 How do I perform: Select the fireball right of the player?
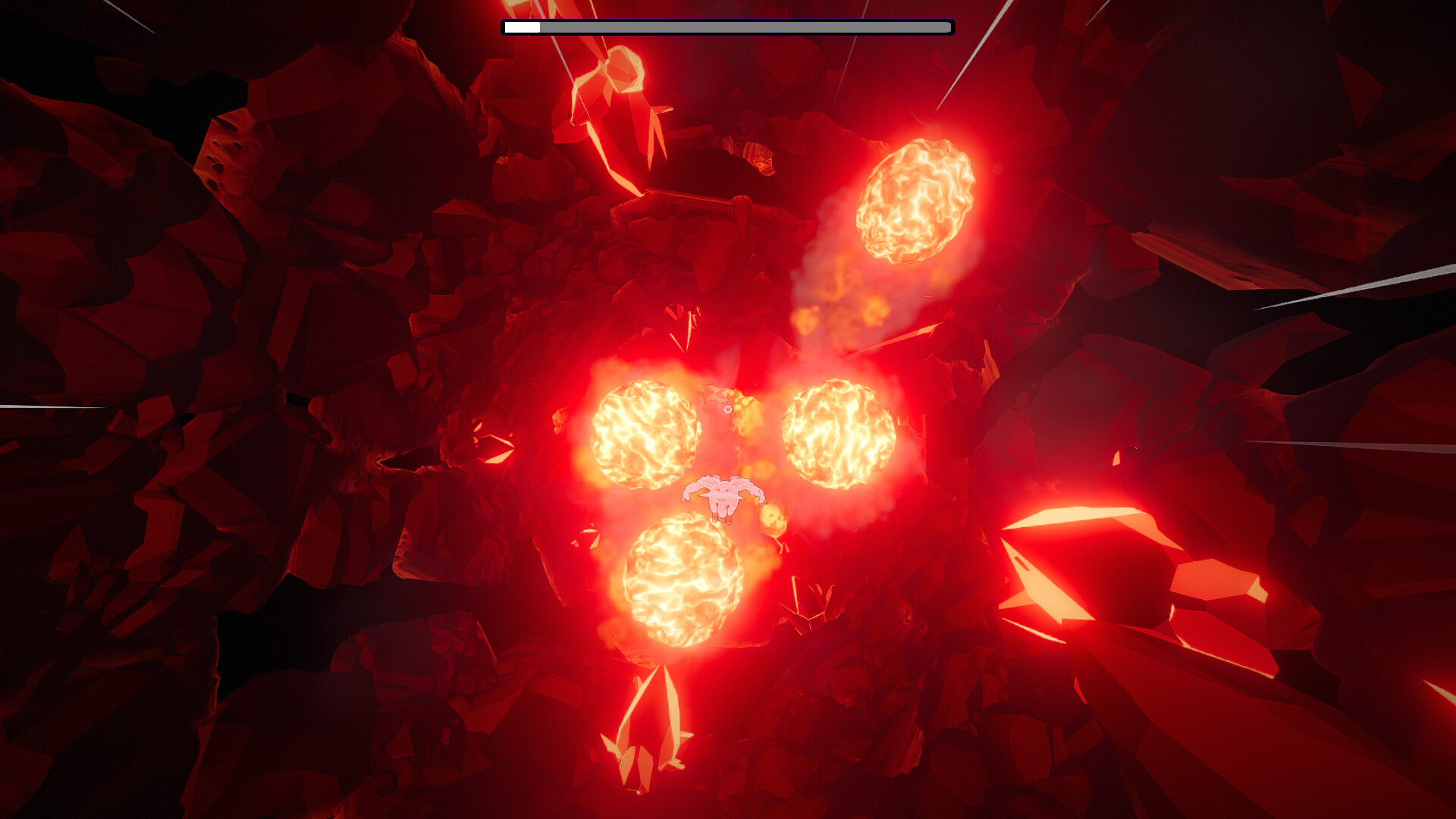tap(838, 436)
